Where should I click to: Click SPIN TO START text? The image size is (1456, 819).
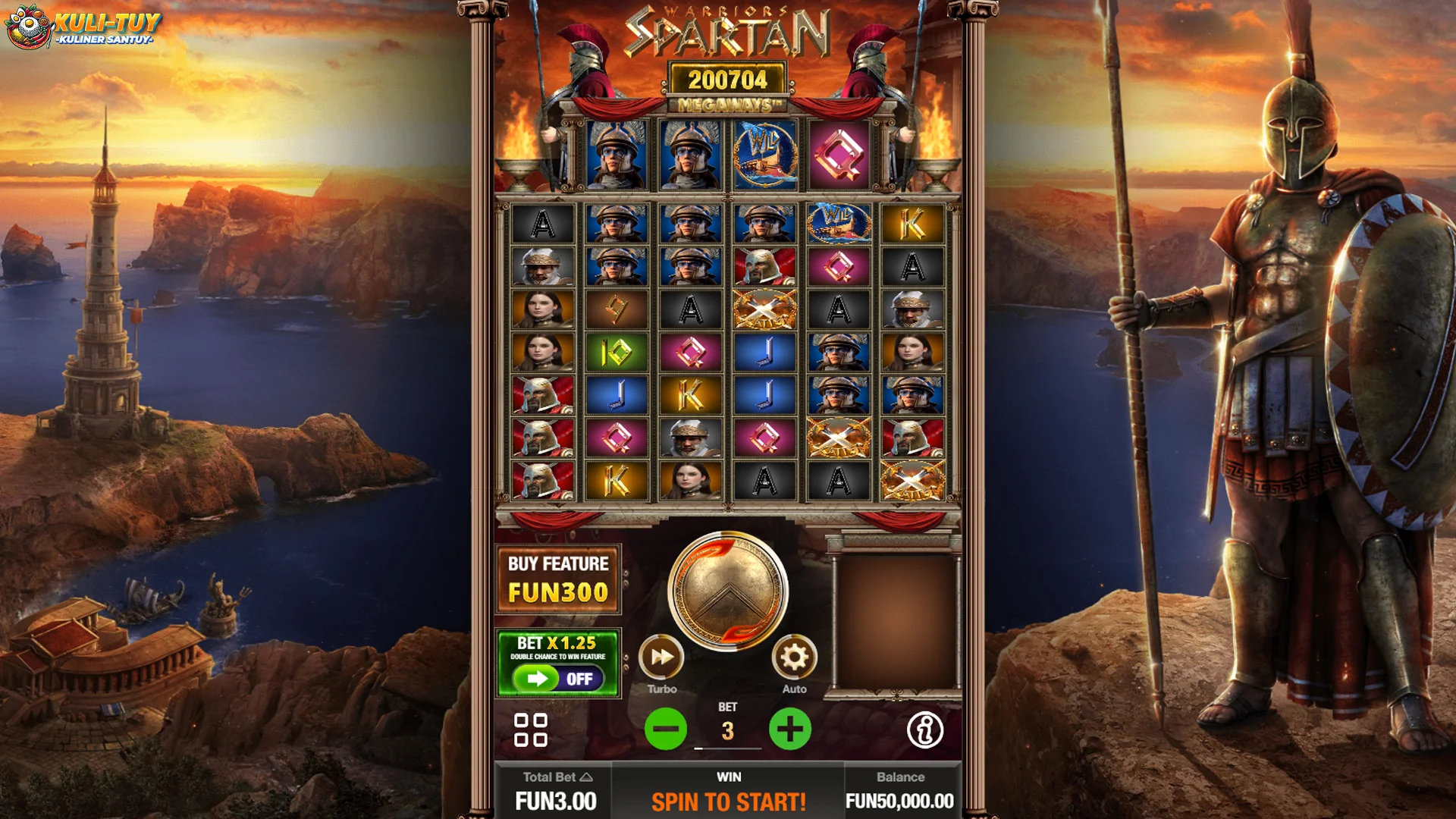(x=727, y=800)
